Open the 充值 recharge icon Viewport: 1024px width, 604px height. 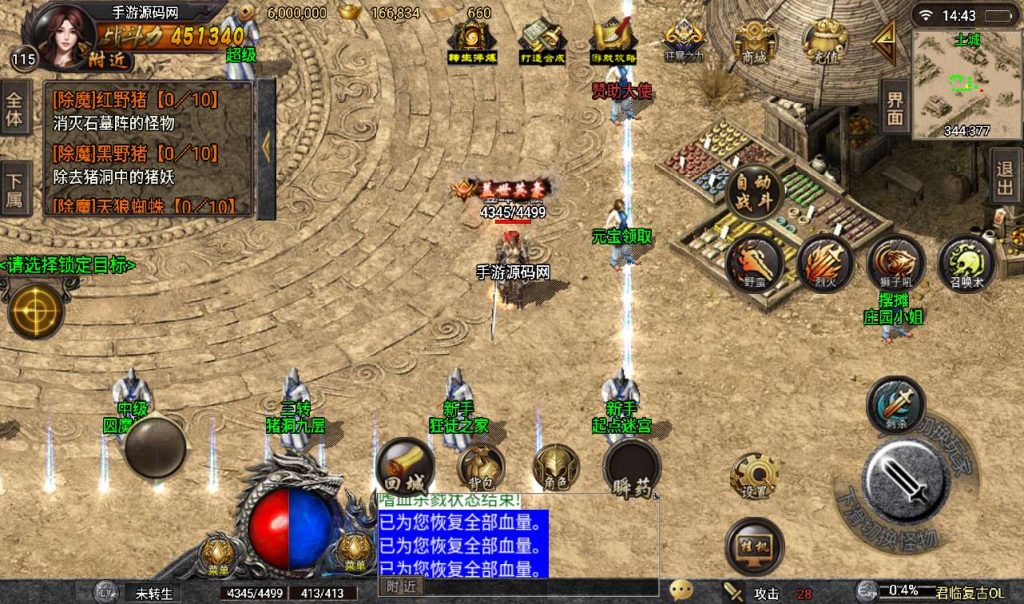click(825, 42)
